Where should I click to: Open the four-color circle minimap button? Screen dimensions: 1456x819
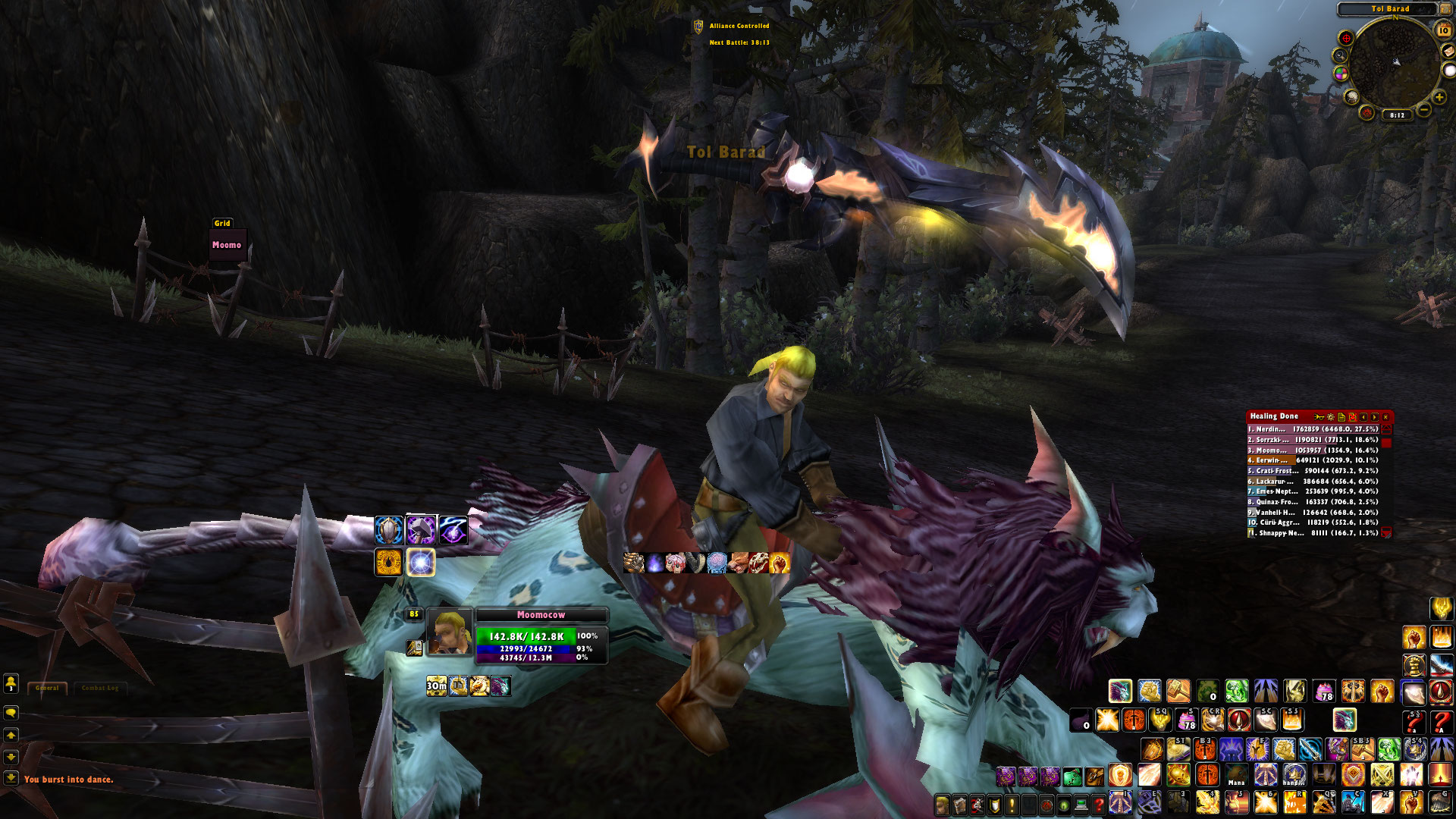pyautogui.click(x=1341, y=74)
